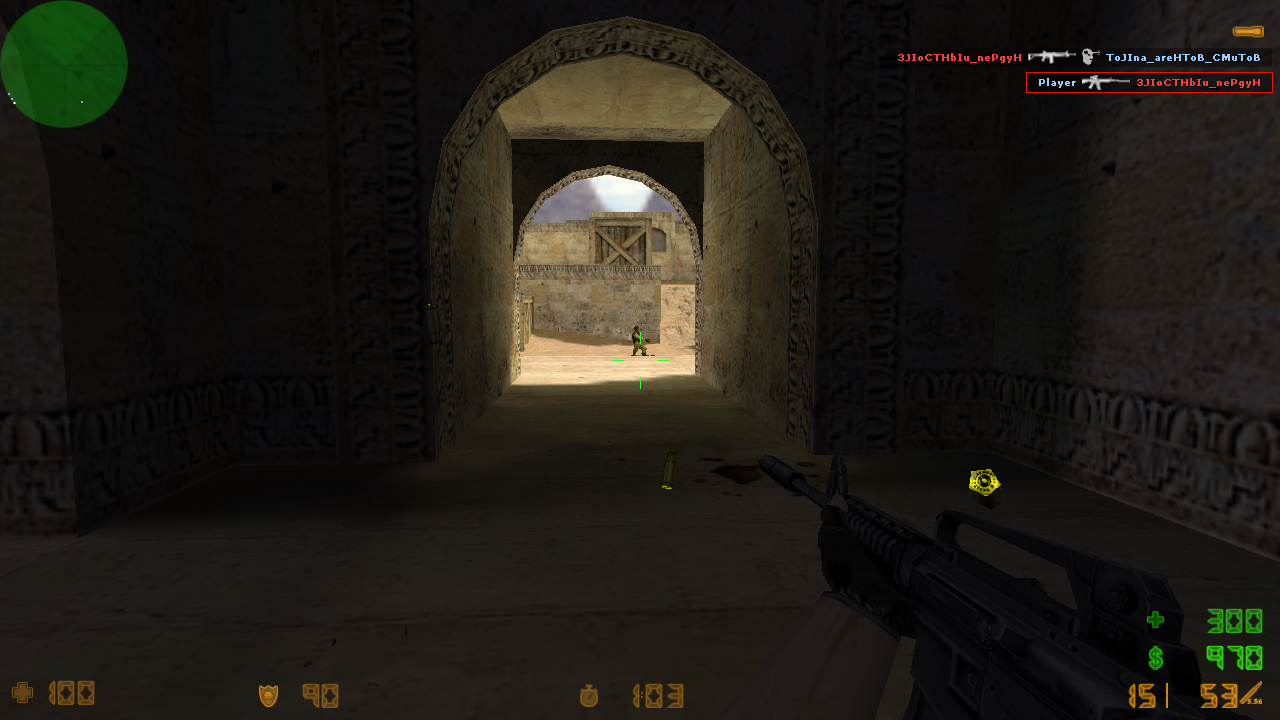
Task: Click the green radar in the corner
Action: click(x=64, y=63)
